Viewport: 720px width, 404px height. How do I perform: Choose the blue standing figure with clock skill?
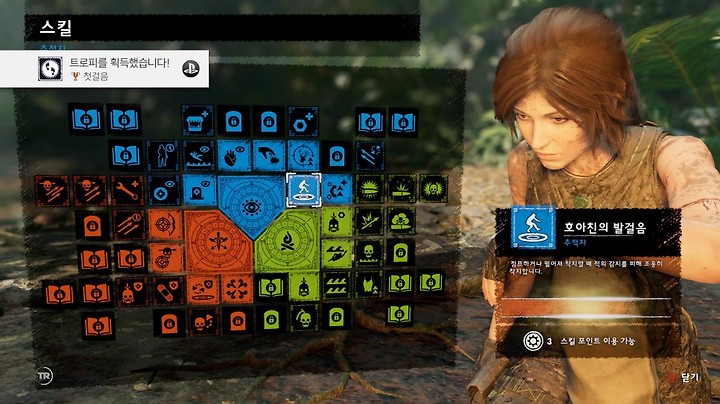point(162,155)
